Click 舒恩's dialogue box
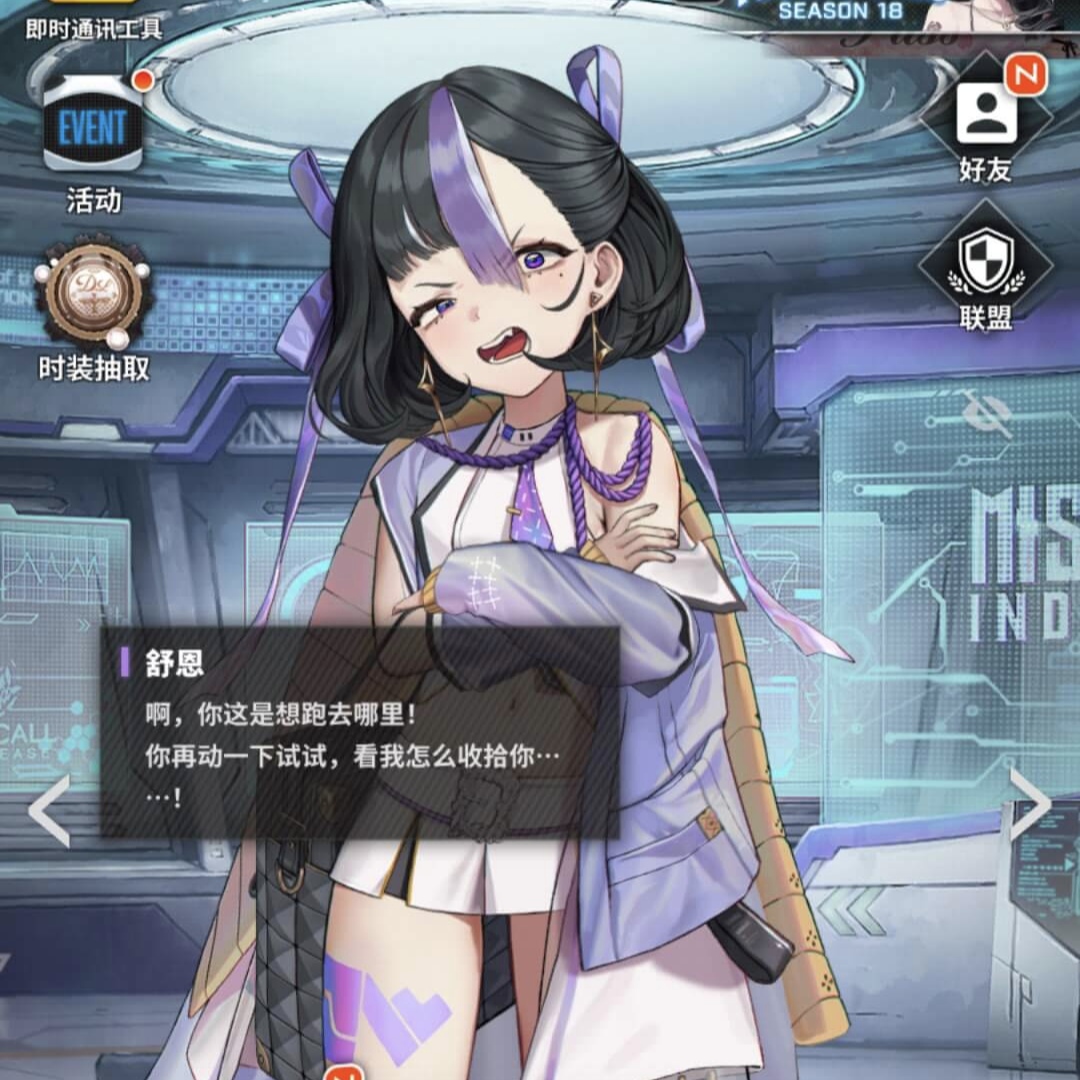Screen dimensions: 1080x1080 coord(360,732)
